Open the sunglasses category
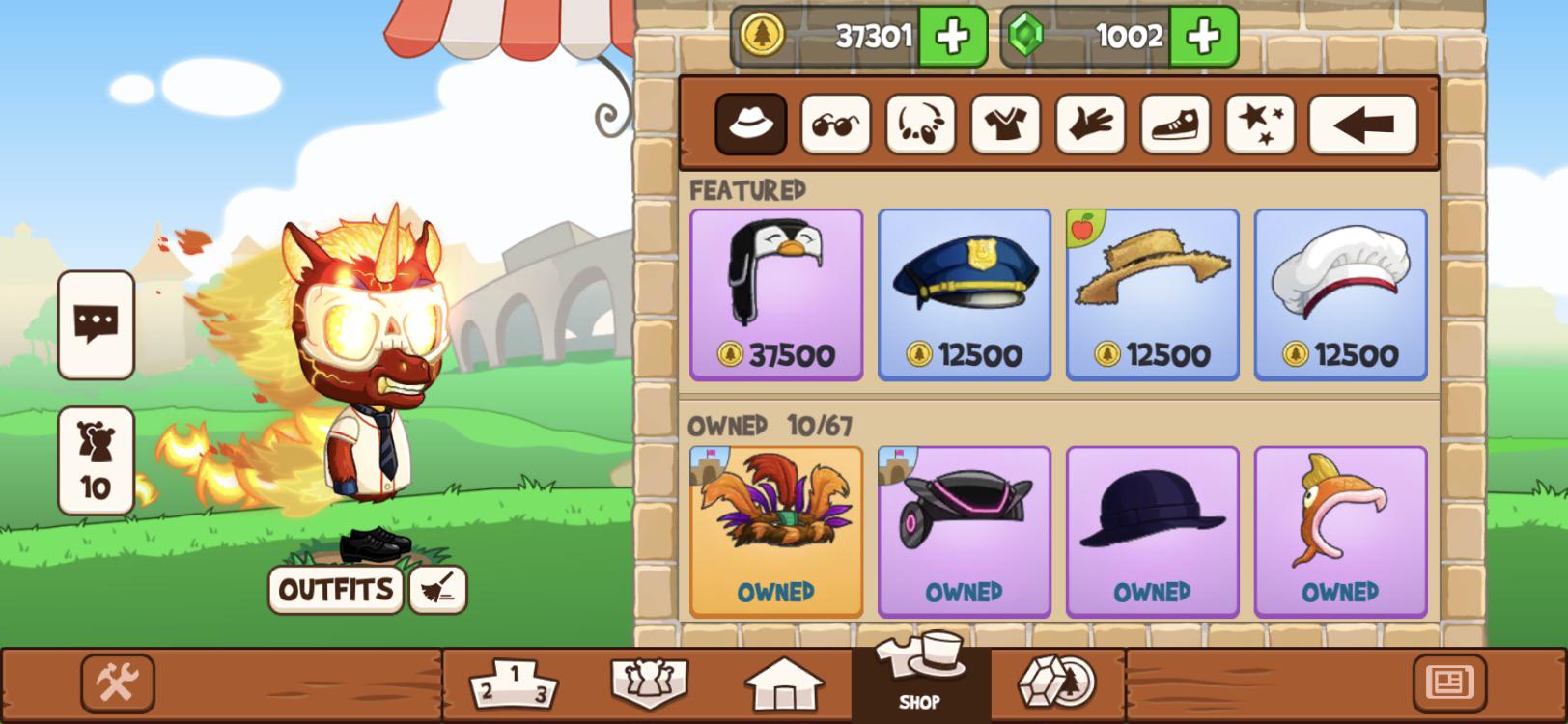 tap(836, 124)
